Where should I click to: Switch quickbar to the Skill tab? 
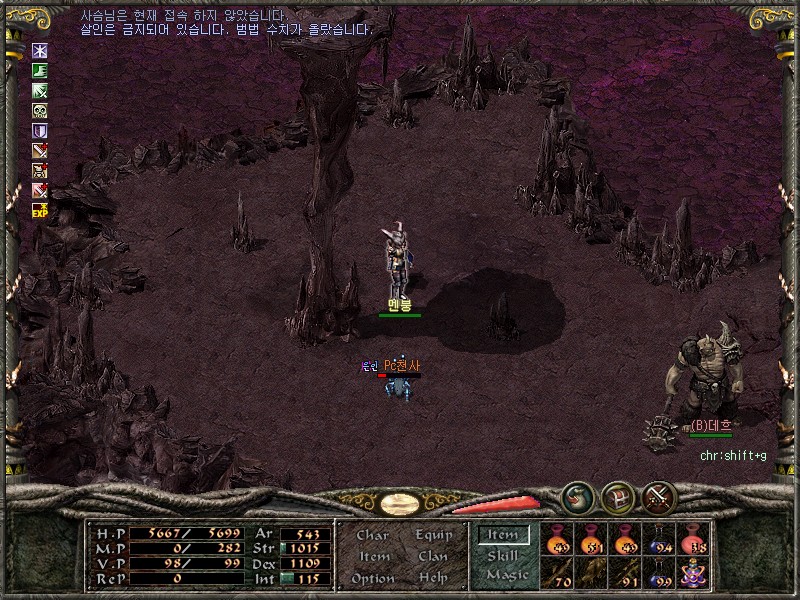pos(503,555)
